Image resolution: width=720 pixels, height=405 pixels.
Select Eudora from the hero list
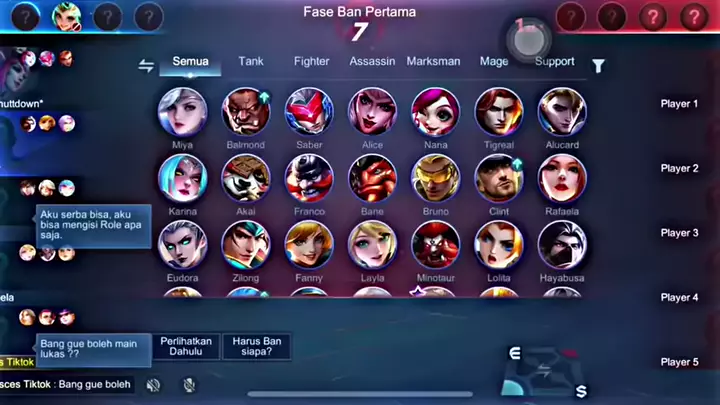182,245
